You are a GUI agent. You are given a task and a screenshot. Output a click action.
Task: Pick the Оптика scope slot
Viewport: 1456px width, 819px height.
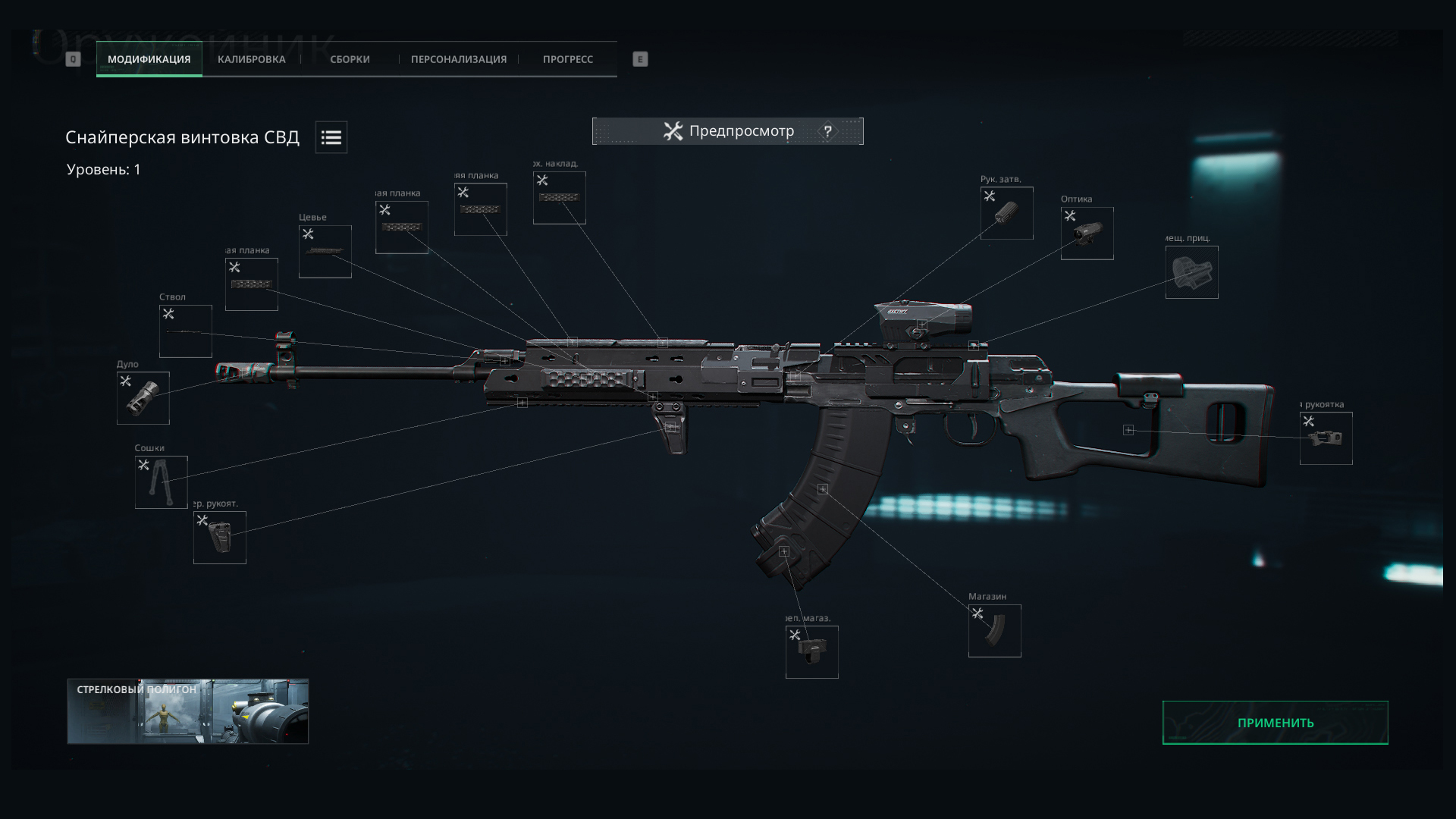(x=1087, y=234)
